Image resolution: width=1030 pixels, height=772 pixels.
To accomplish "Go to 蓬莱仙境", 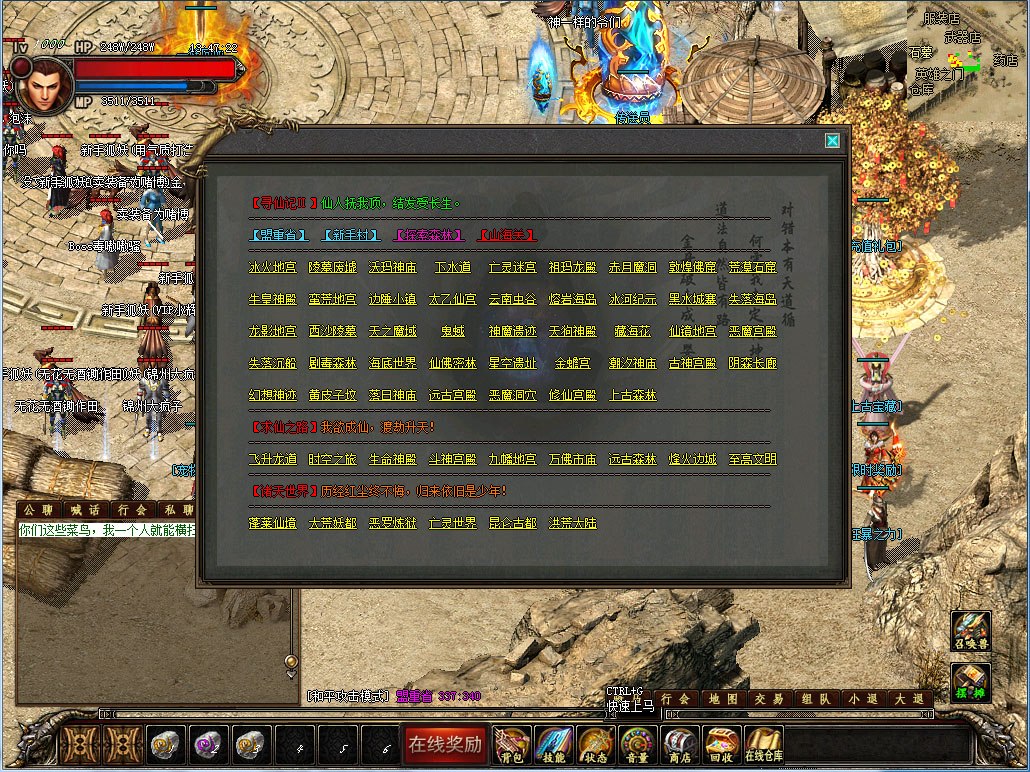I will tap(273, 523).
